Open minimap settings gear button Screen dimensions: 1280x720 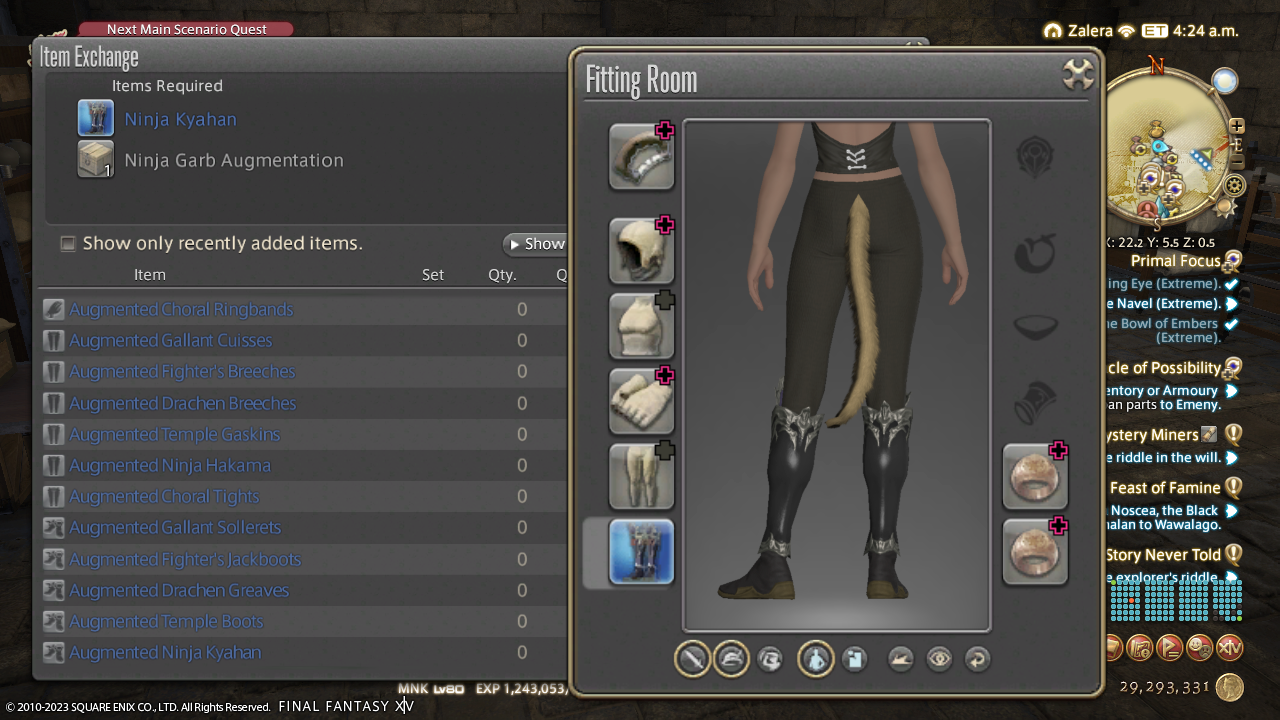(x=1235, y=185)
